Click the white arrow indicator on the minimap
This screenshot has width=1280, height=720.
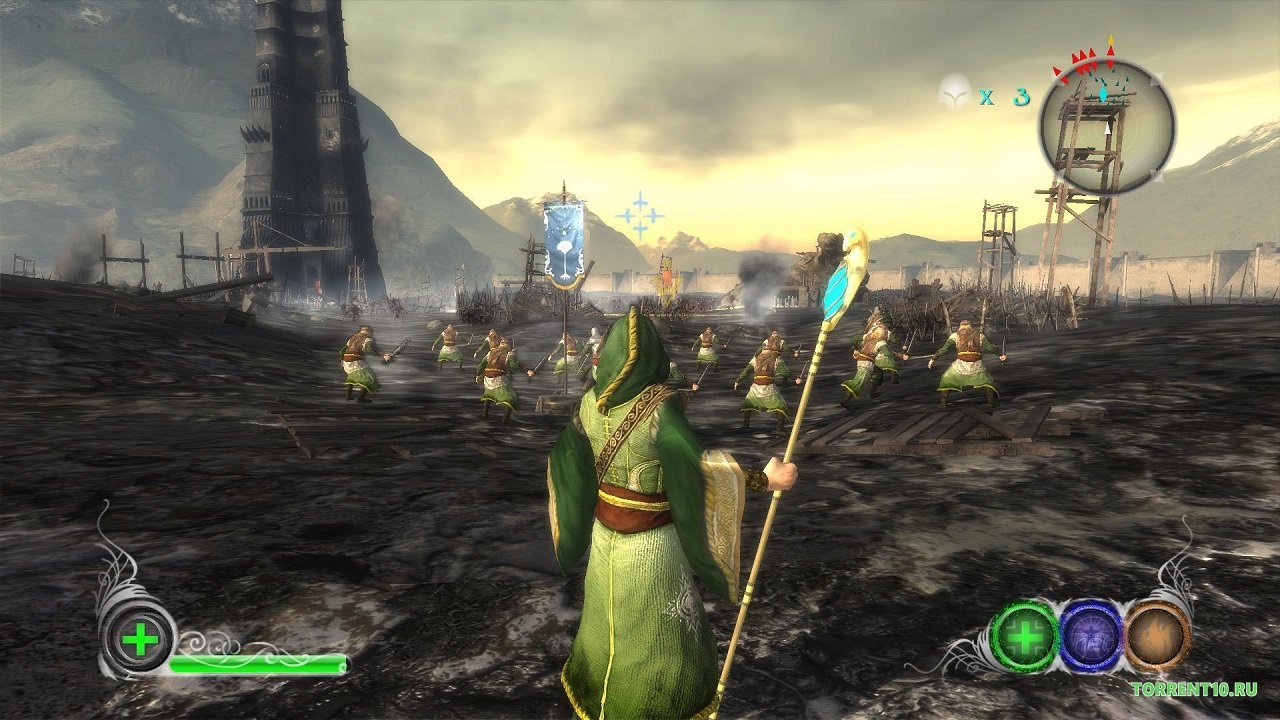point(1107,127)
